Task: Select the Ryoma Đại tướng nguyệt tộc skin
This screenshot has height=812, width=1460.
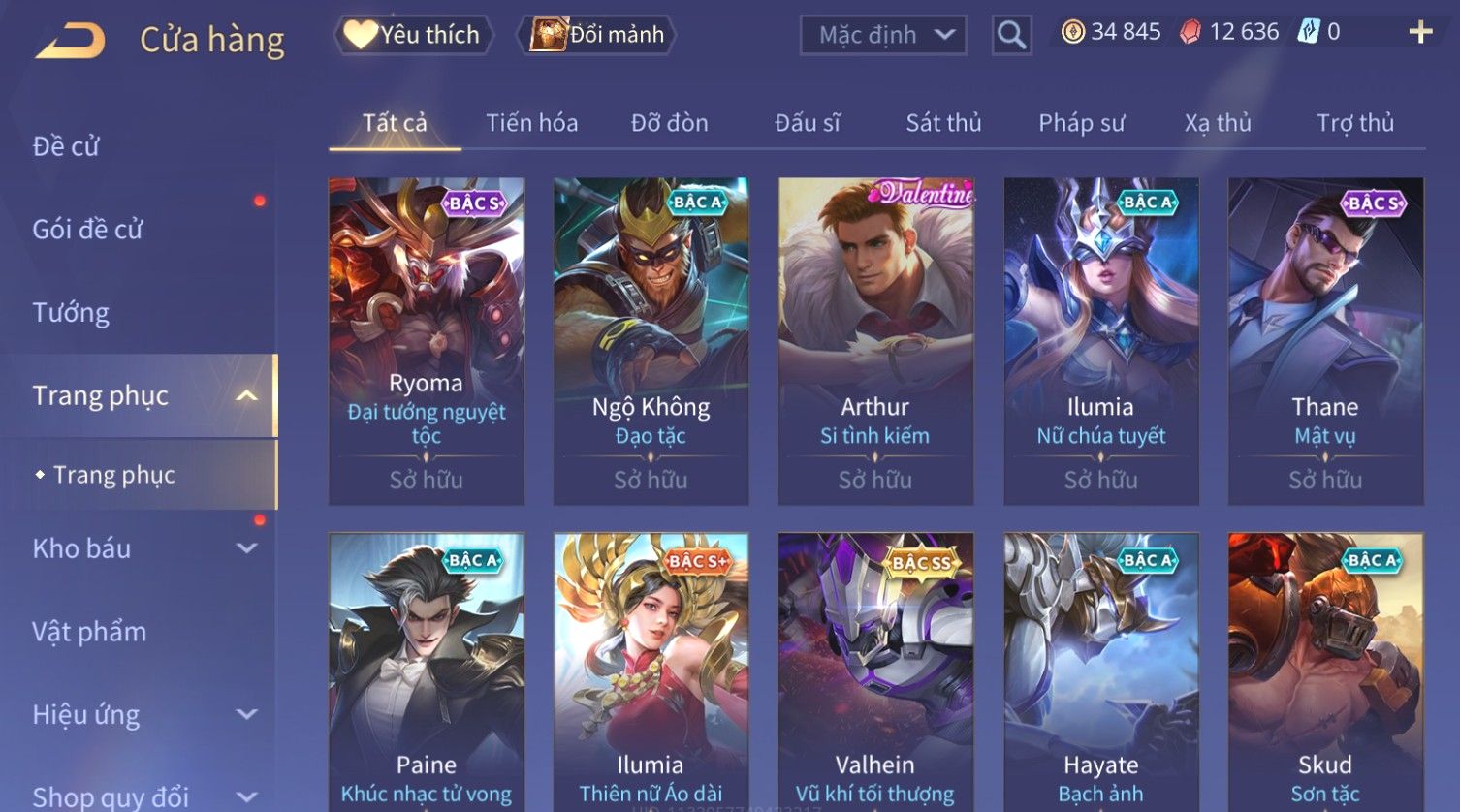Action: [x=426, y=339]
